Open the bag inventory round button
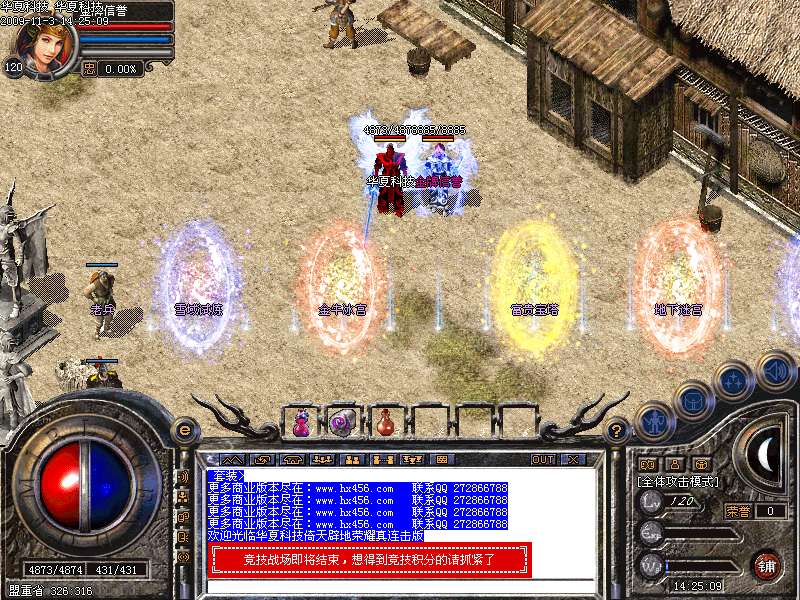Viewport: 800px width, 600px height. point(692,402)
